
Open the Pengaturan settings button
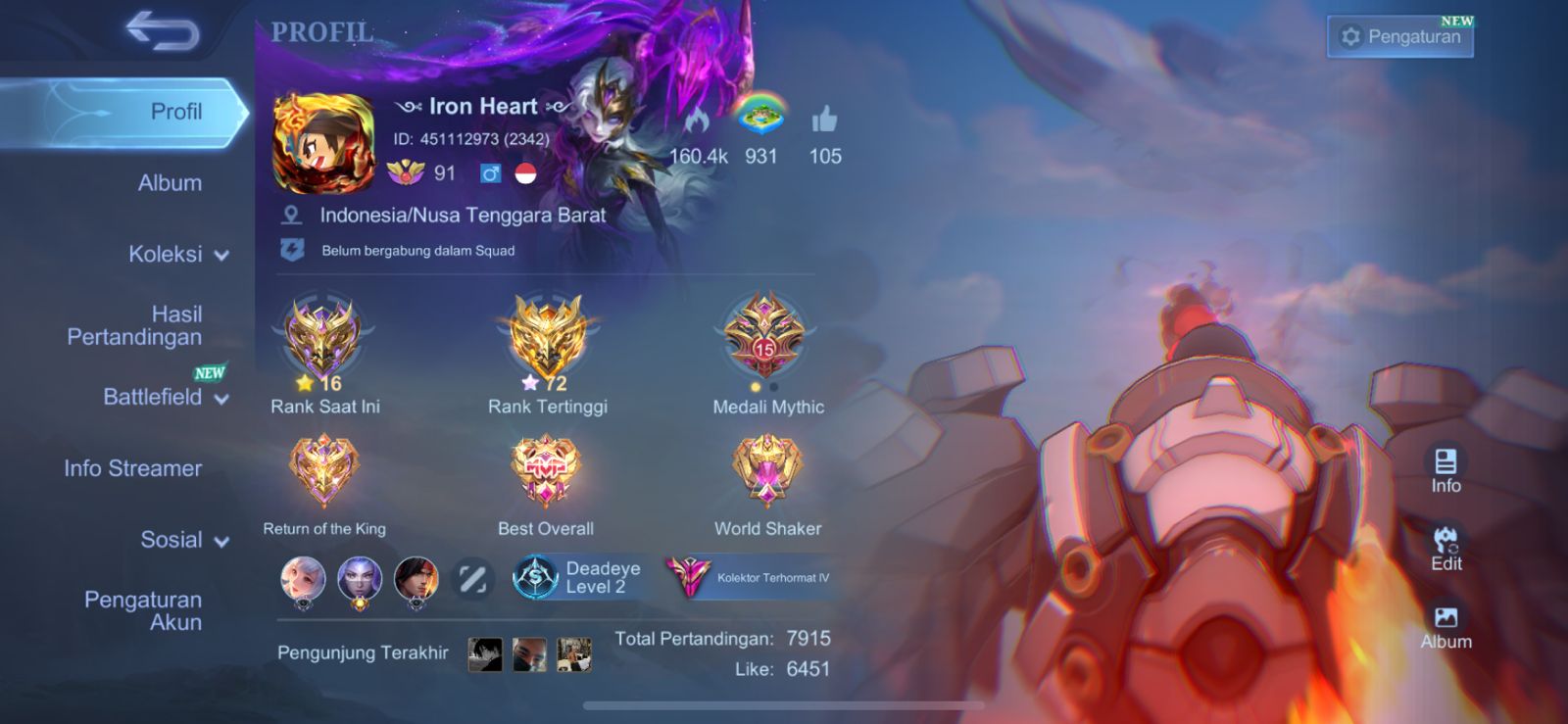click(1399, 37)
